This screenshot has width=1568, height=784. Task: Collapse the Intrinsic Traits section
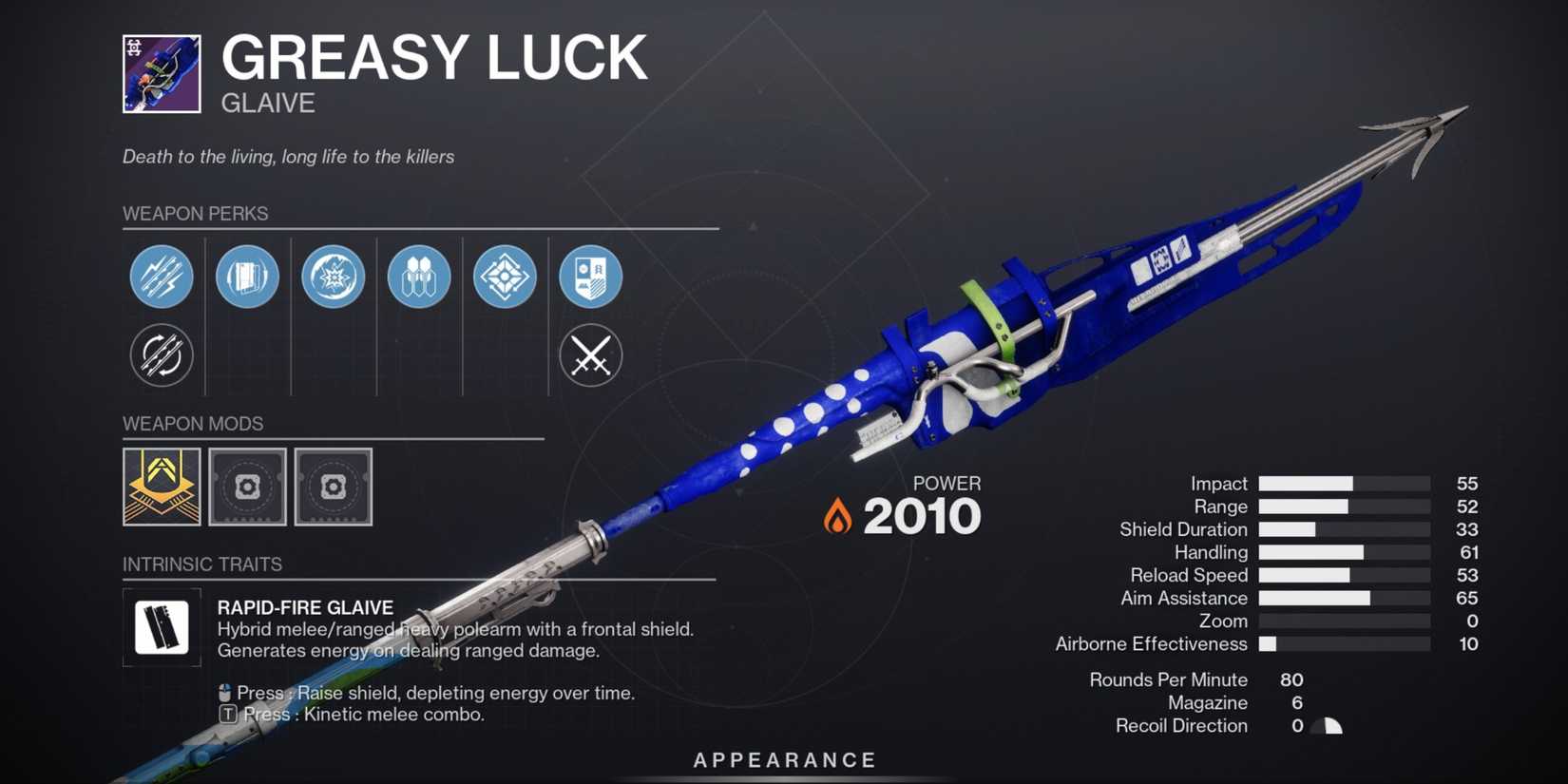(x=202, y=564)
